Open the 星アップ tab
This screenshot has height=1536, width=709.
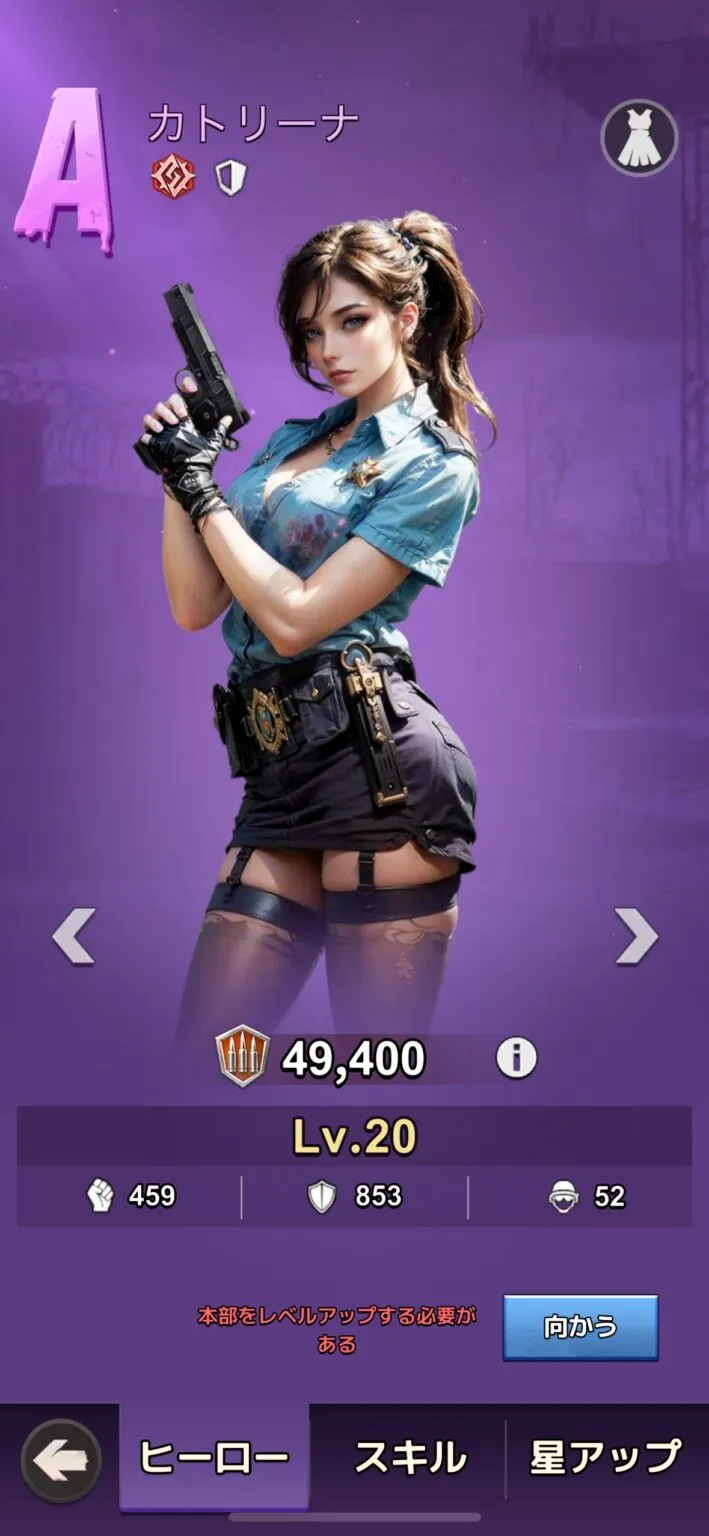pos(606,1458)
